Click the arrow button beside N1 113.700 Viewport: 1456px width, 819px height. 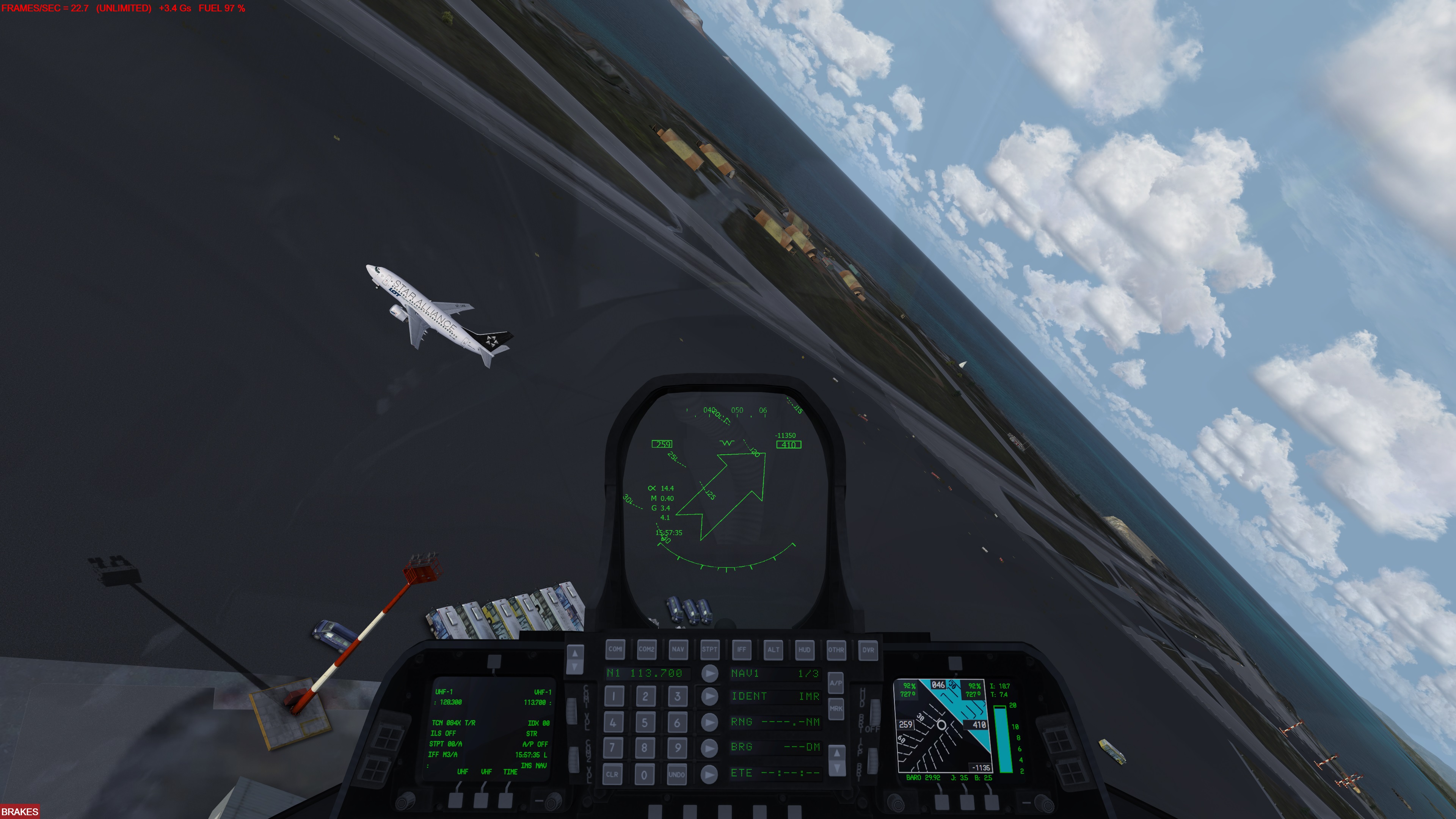coord(709,673)
